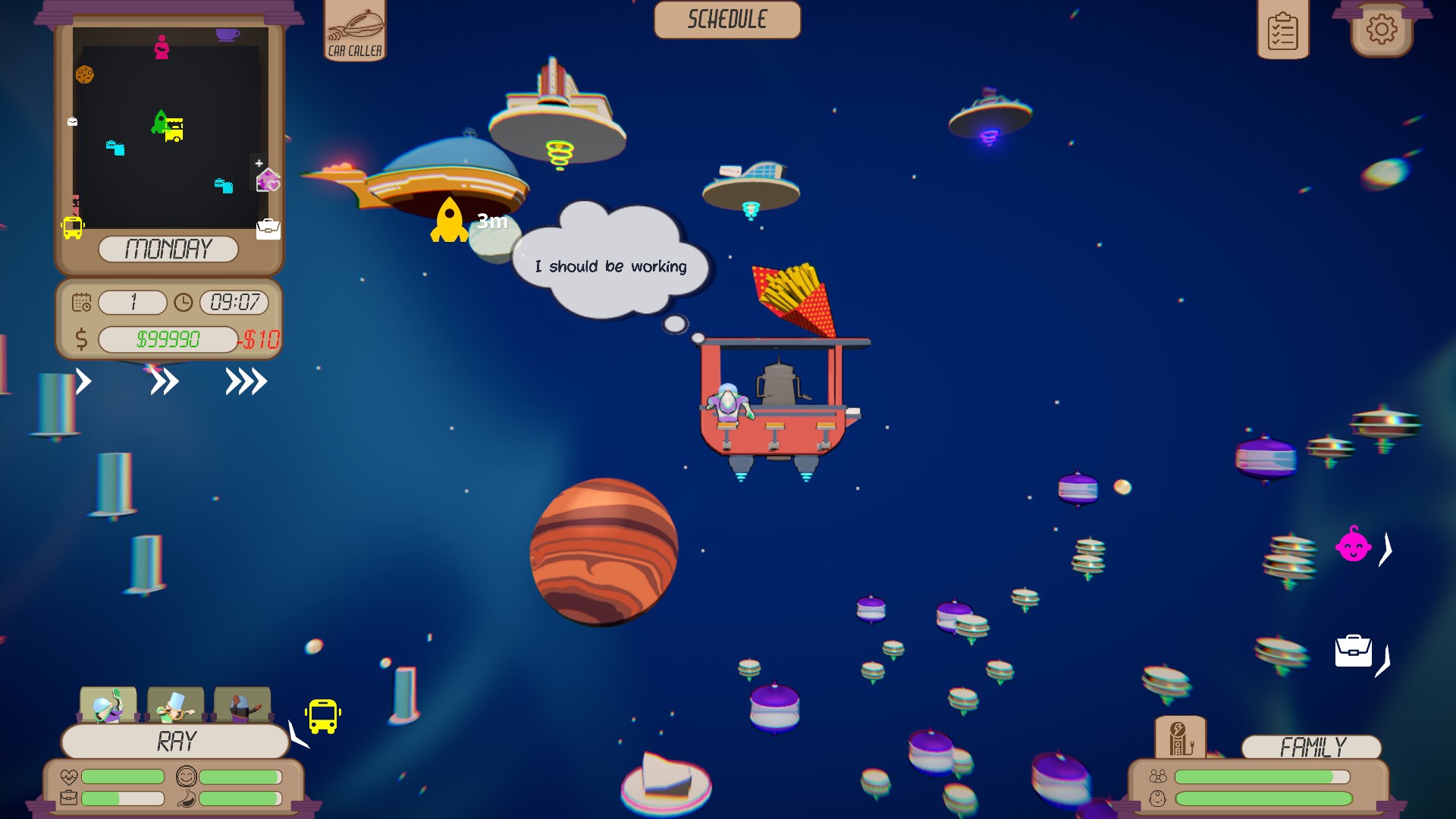Open the Schedule menu
The height and width of the screenshot is (819, 1456).
(726, 20)
